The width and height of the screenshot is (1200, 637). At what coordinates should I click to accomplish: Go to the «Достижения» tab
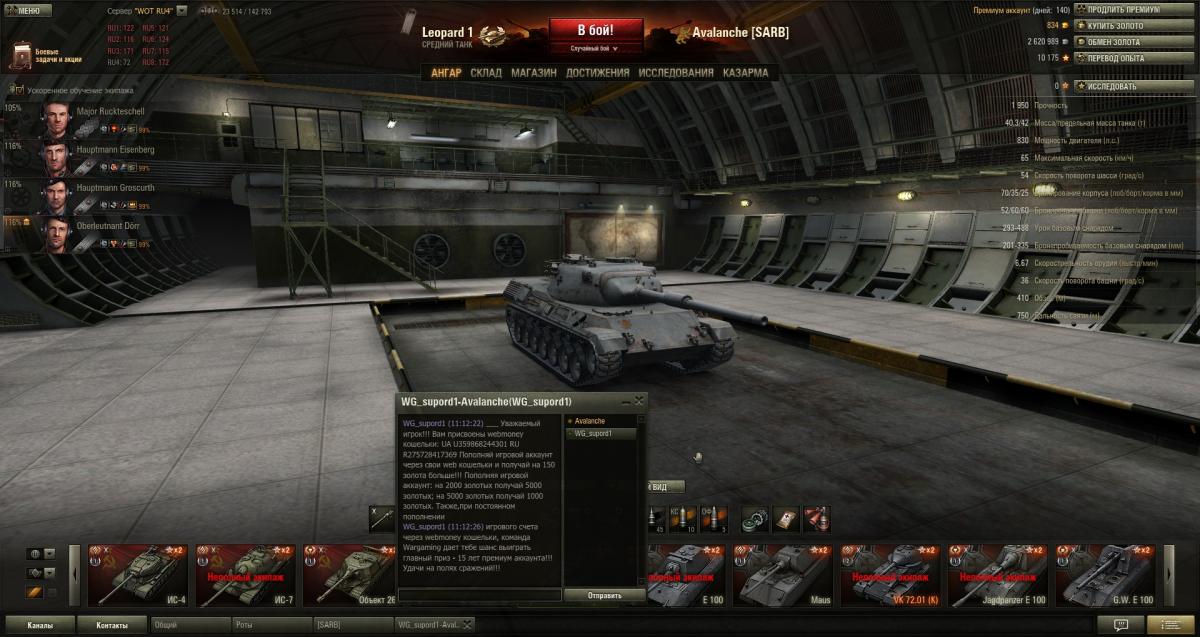click(597, 73)
